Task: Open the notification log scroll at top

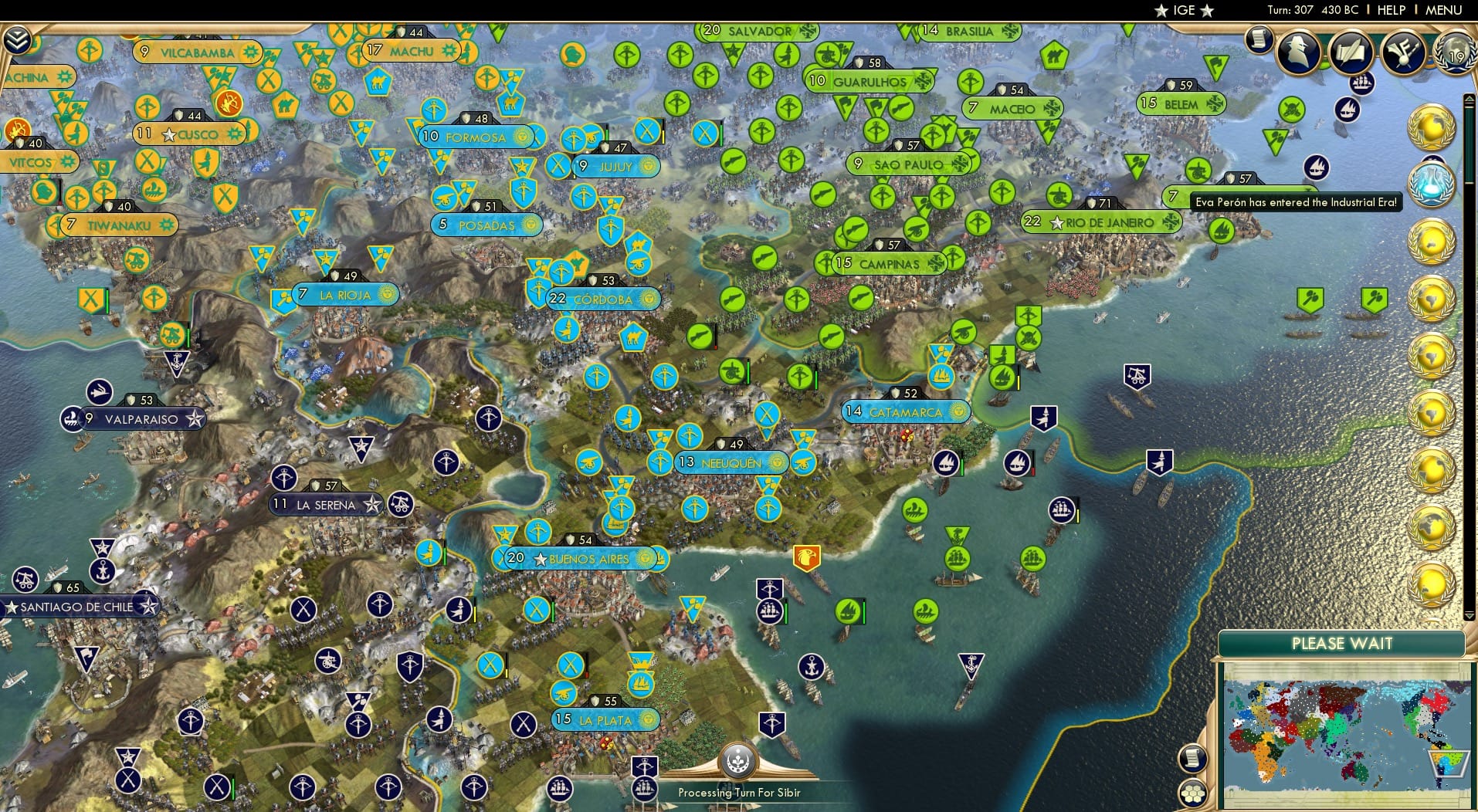Action: pos(1260,39)
